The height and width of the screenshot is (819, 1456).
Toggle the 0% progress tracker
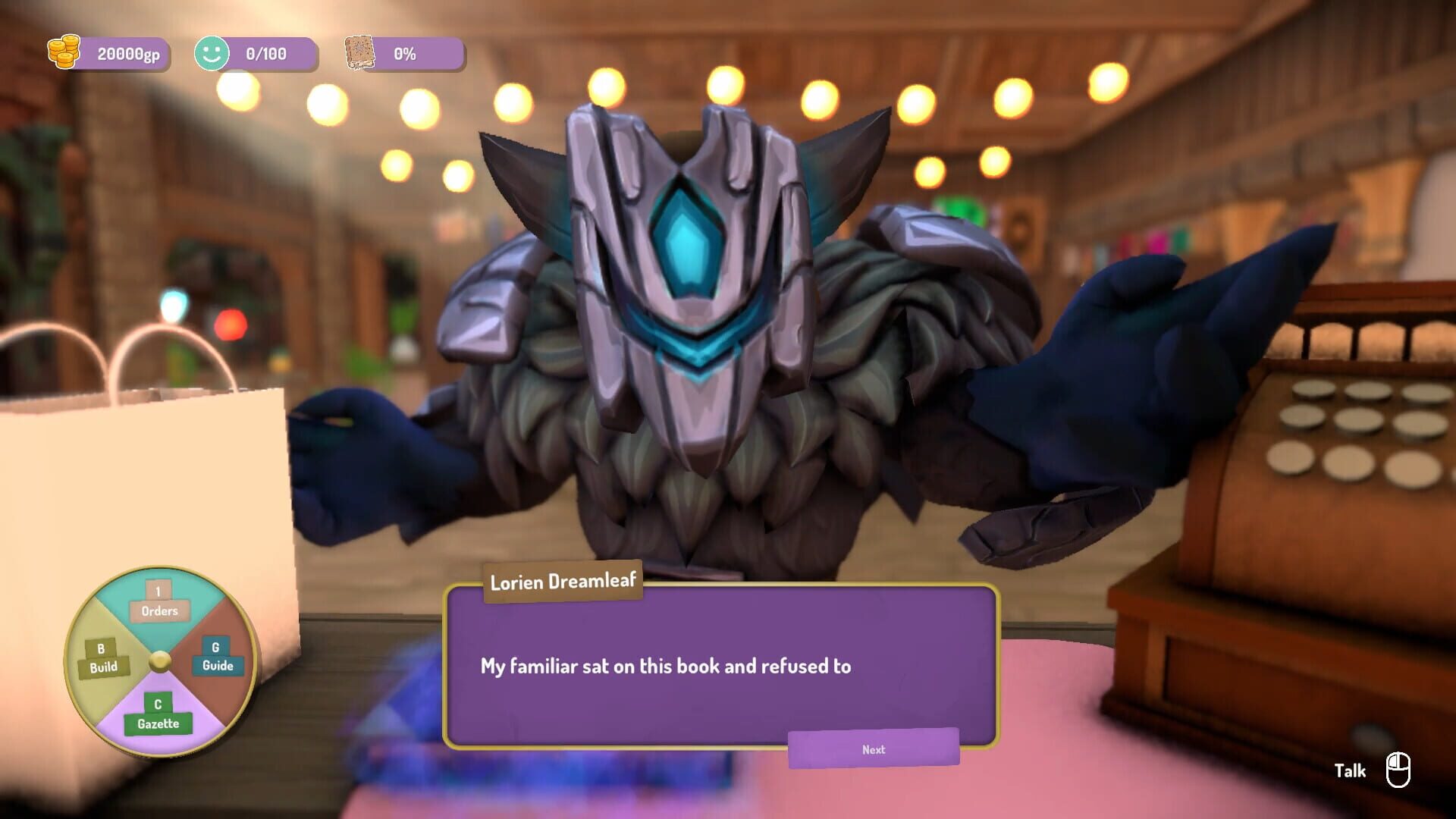coord(405,53)
